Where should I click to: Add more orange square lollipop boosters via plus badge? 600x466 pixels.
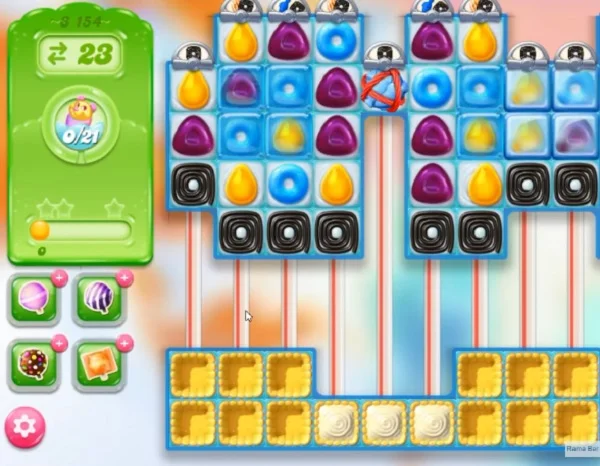click(x=124, y=344)
